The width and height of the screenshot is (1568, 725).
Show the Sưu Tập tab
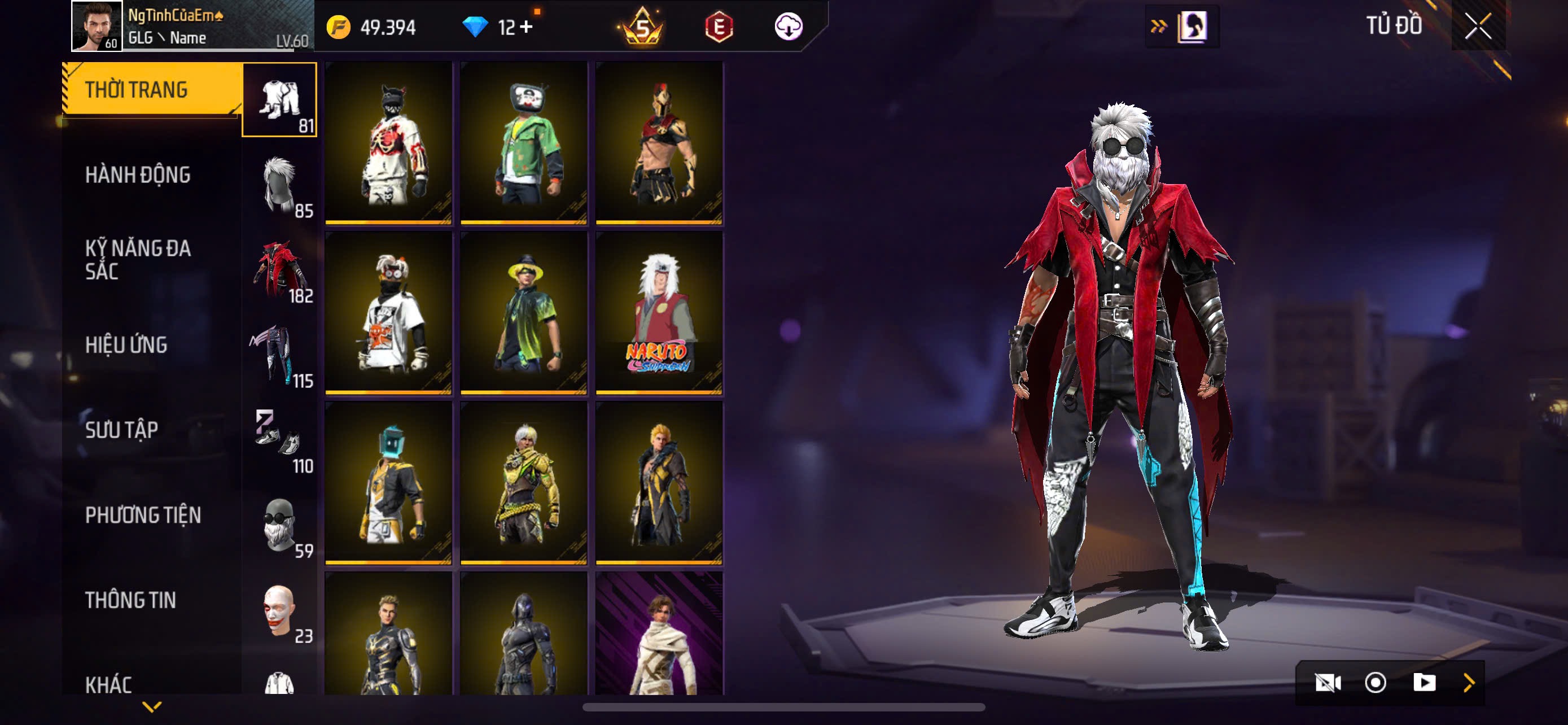(x=122, y=430)
